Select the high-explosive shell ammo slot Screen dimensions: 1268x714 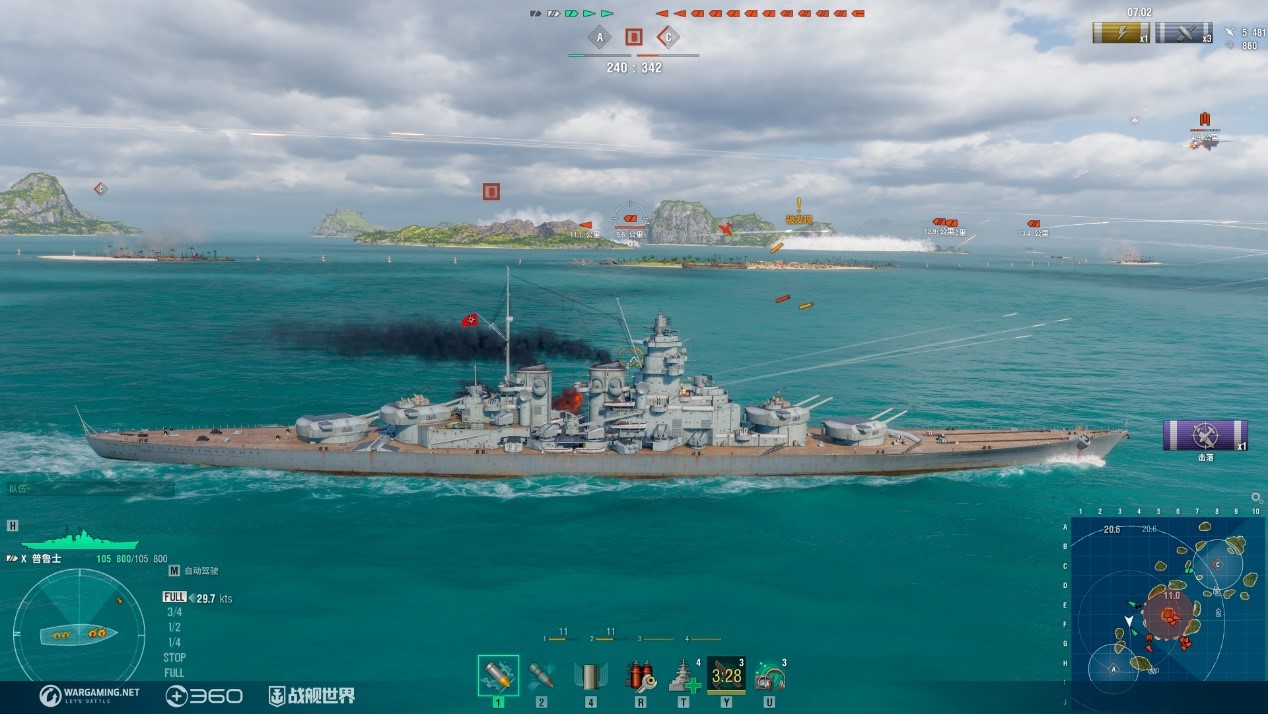pyautogui.click(x=498, y=675)
